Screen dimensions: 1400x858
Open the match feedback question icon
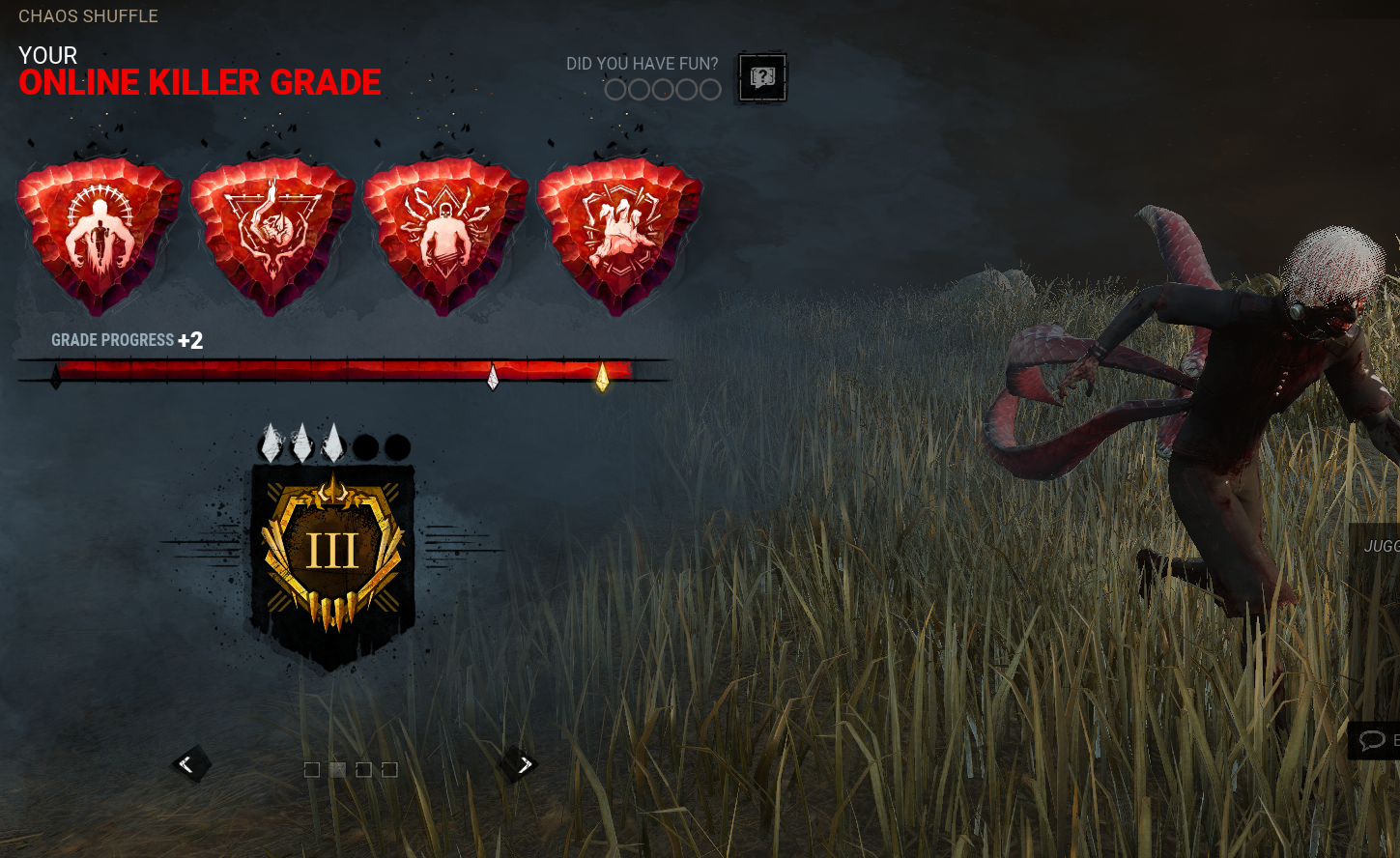click(x=761, y=77)
